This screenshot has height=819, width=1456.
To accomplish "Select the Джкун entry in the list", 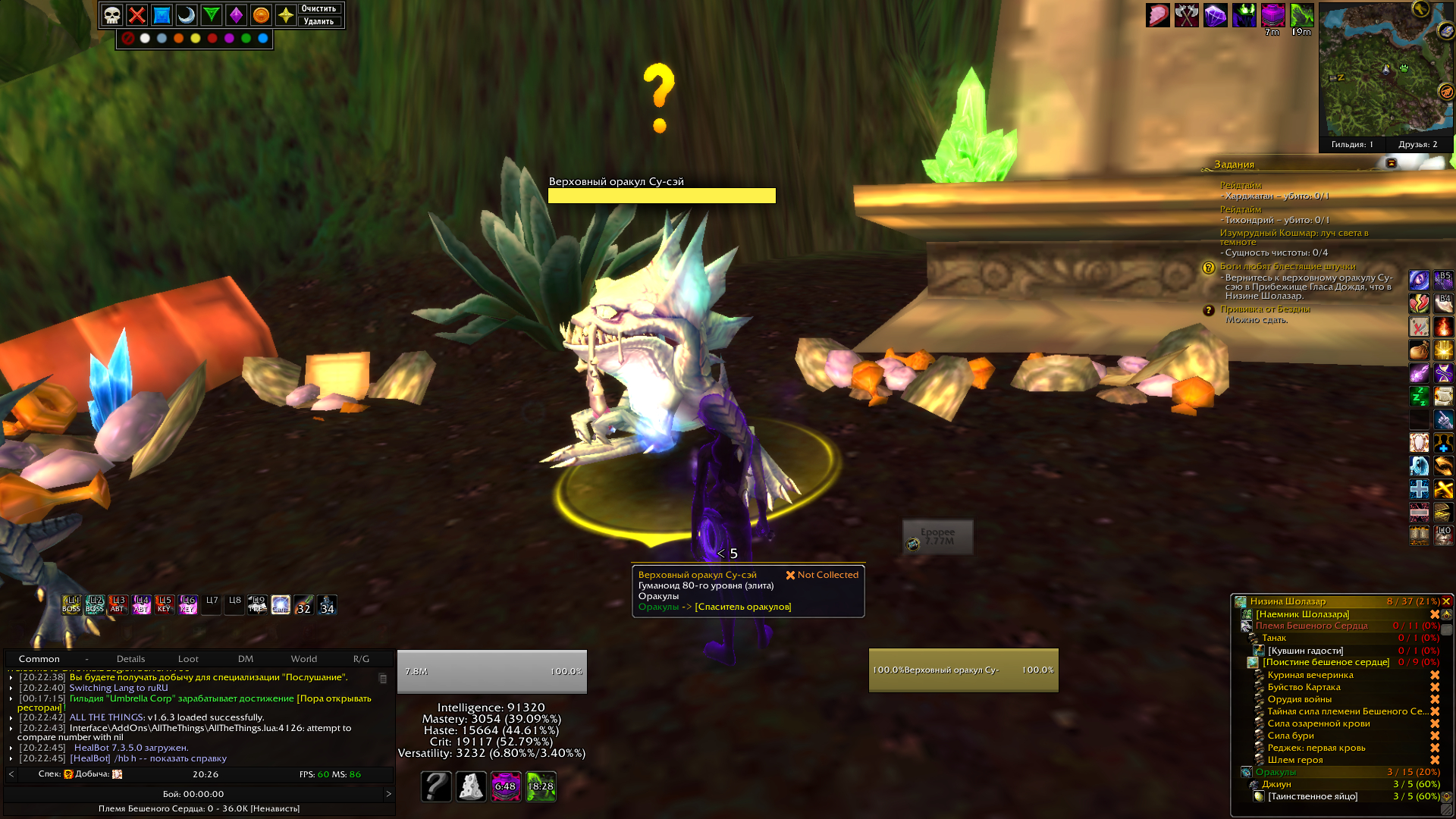I will click(1276, 784).
